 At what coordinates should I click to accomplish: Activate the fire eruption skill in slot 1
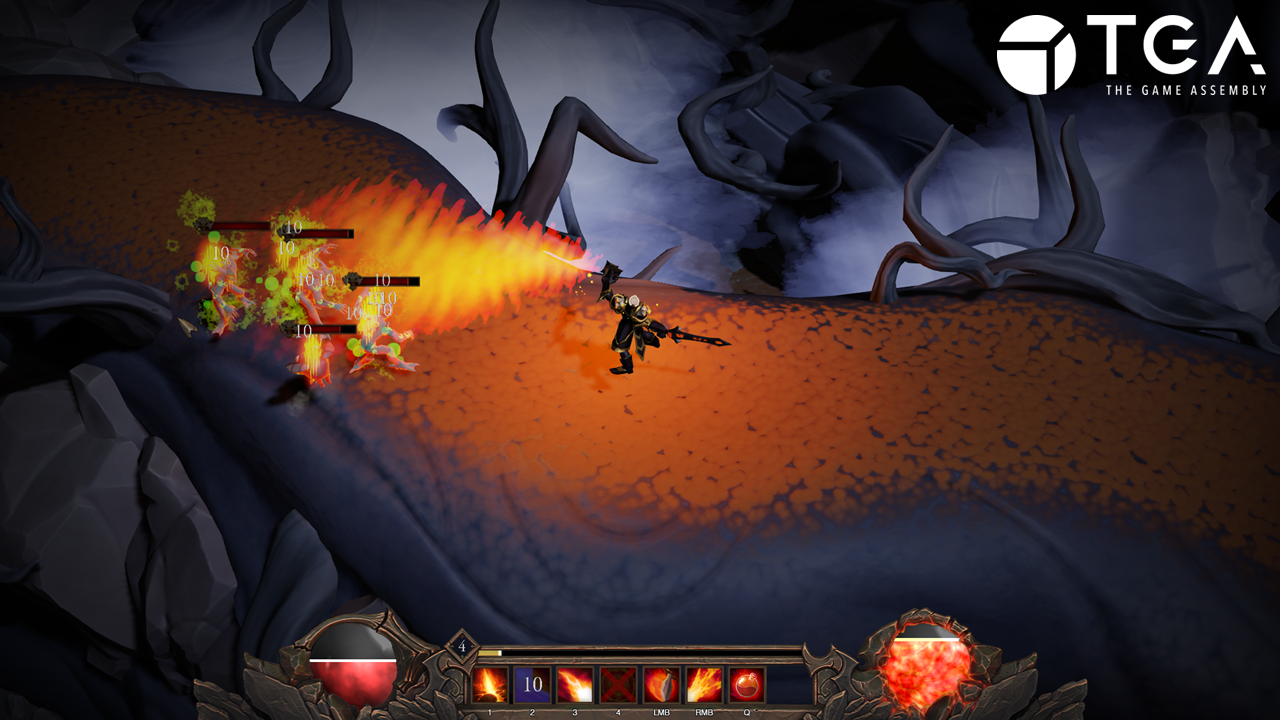pos(490,685)
